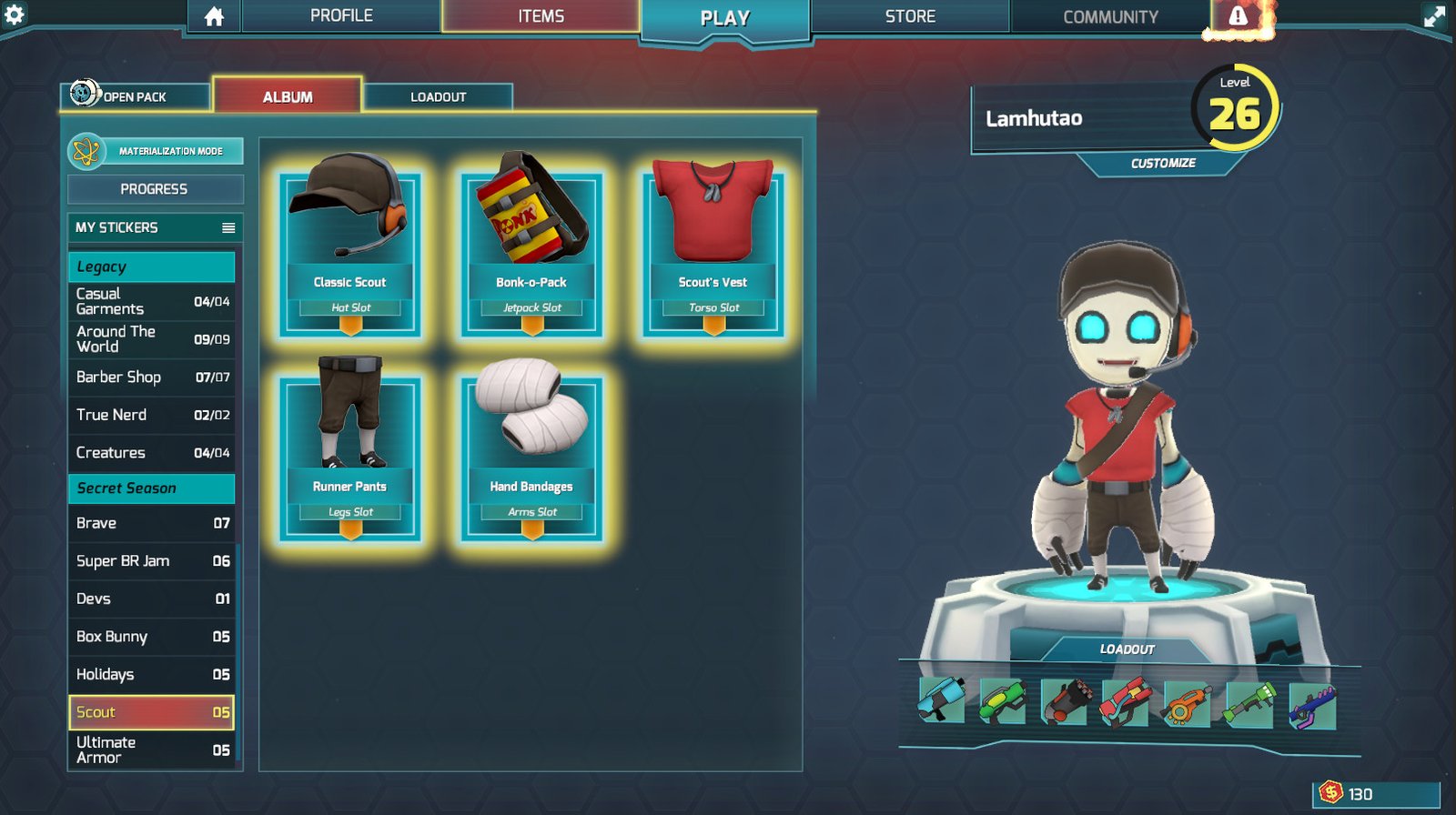The image size is (1456, 815).
Task: Choose the Hand Bandages arms sticker
Action: pyautogui.click(x=532, y=455)
